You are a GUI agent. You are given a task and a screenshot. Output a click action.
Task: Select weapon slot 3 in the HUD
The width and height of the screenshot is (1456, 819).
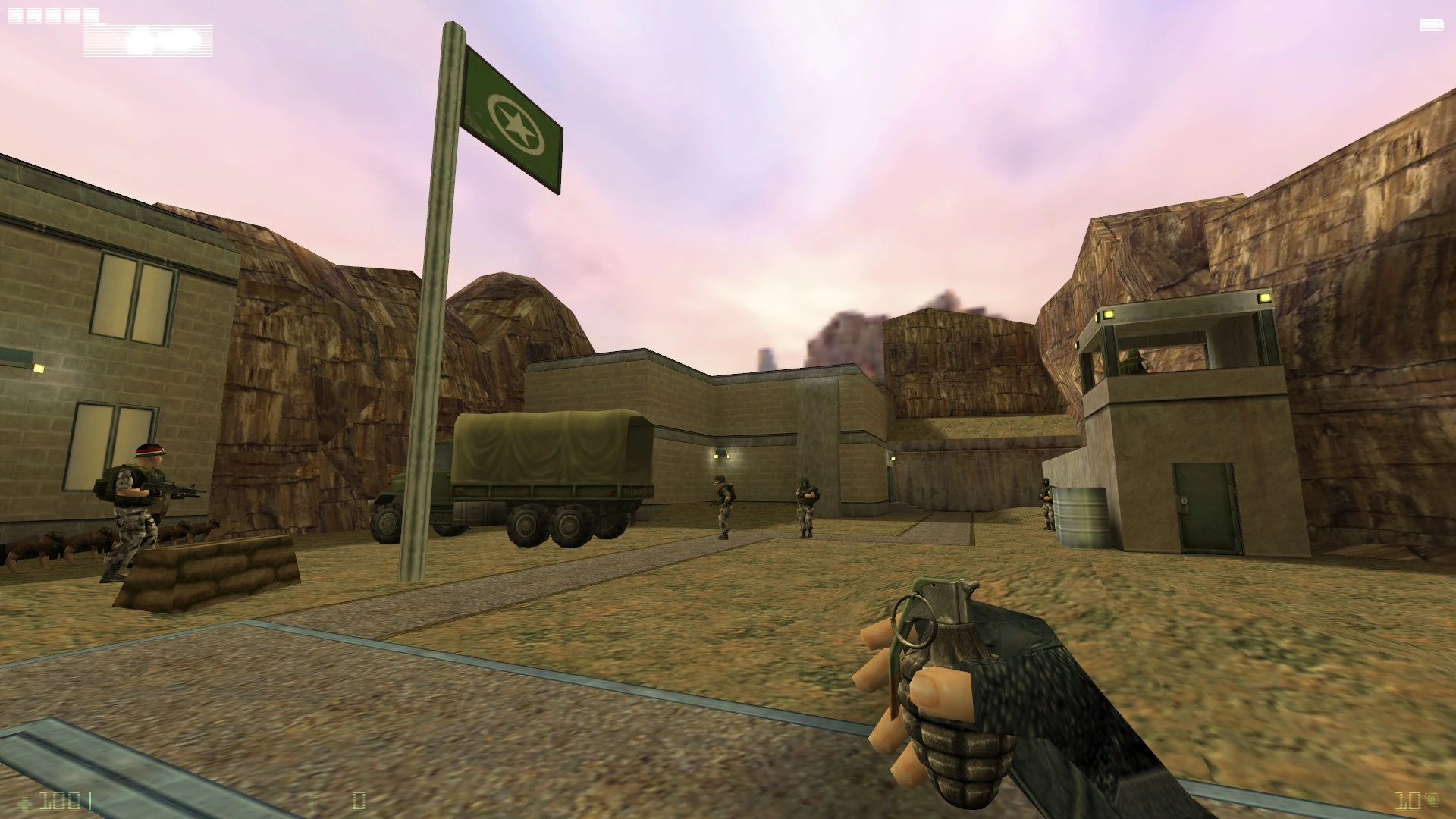coord(53,15)
